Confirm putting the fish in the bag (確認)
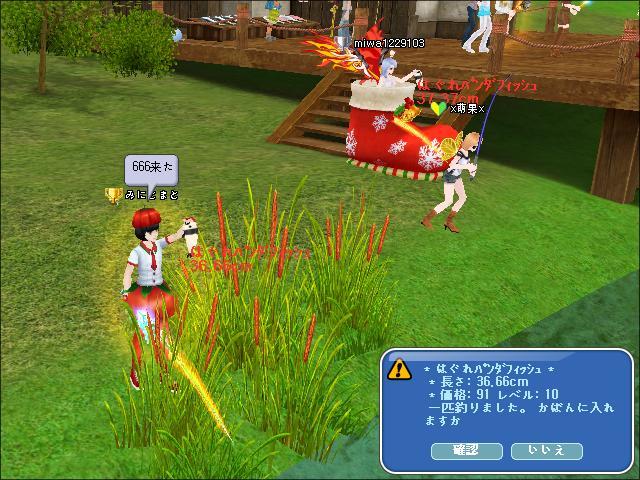The width and height of the screenshot is (640, 480). tap(466, 451)
